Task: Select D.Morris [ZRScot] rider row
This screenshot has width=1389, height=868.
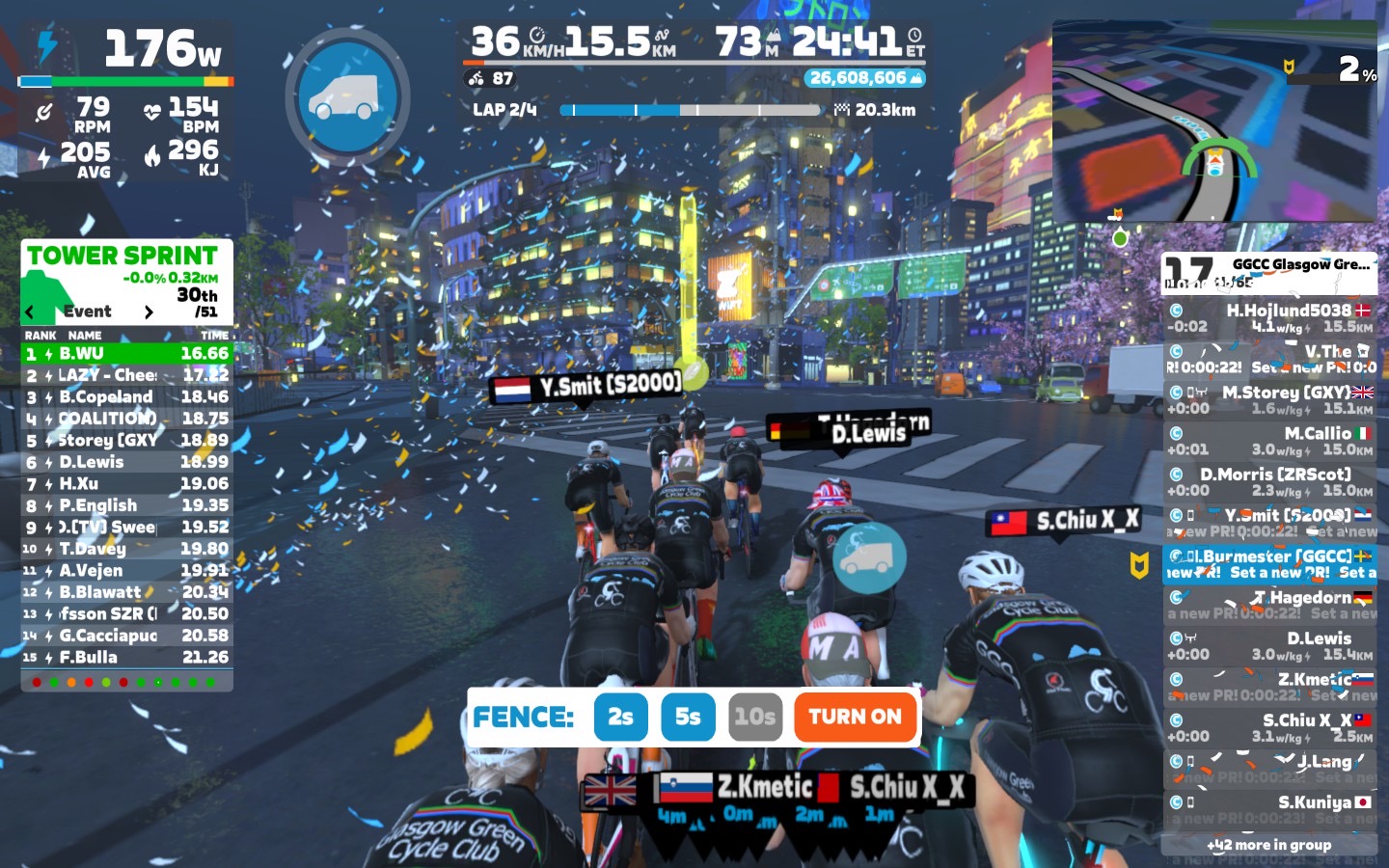Action: (x=1269, y=482)
